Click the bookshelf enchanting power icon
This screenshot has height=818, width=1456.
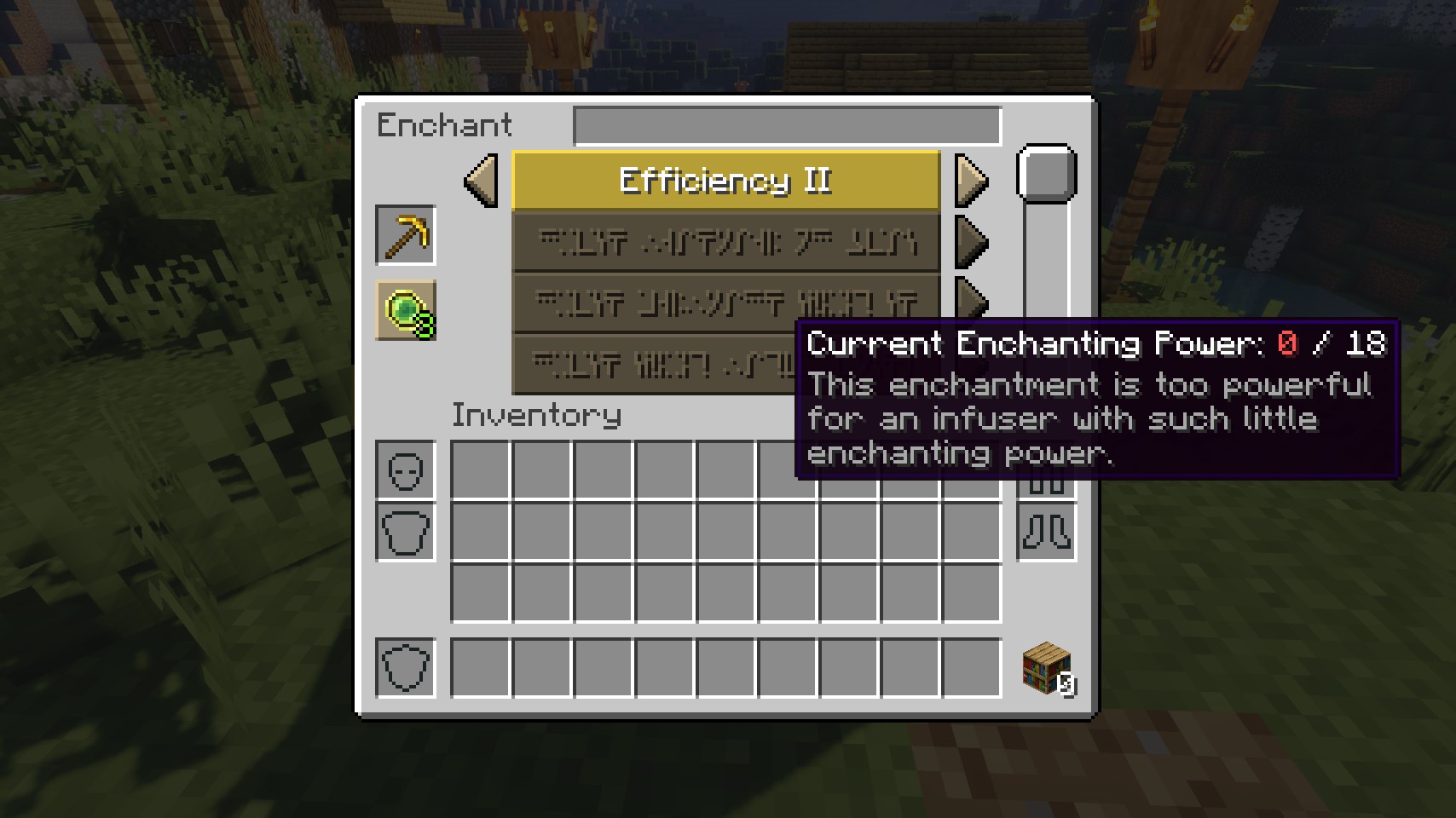coord(1046,669)
